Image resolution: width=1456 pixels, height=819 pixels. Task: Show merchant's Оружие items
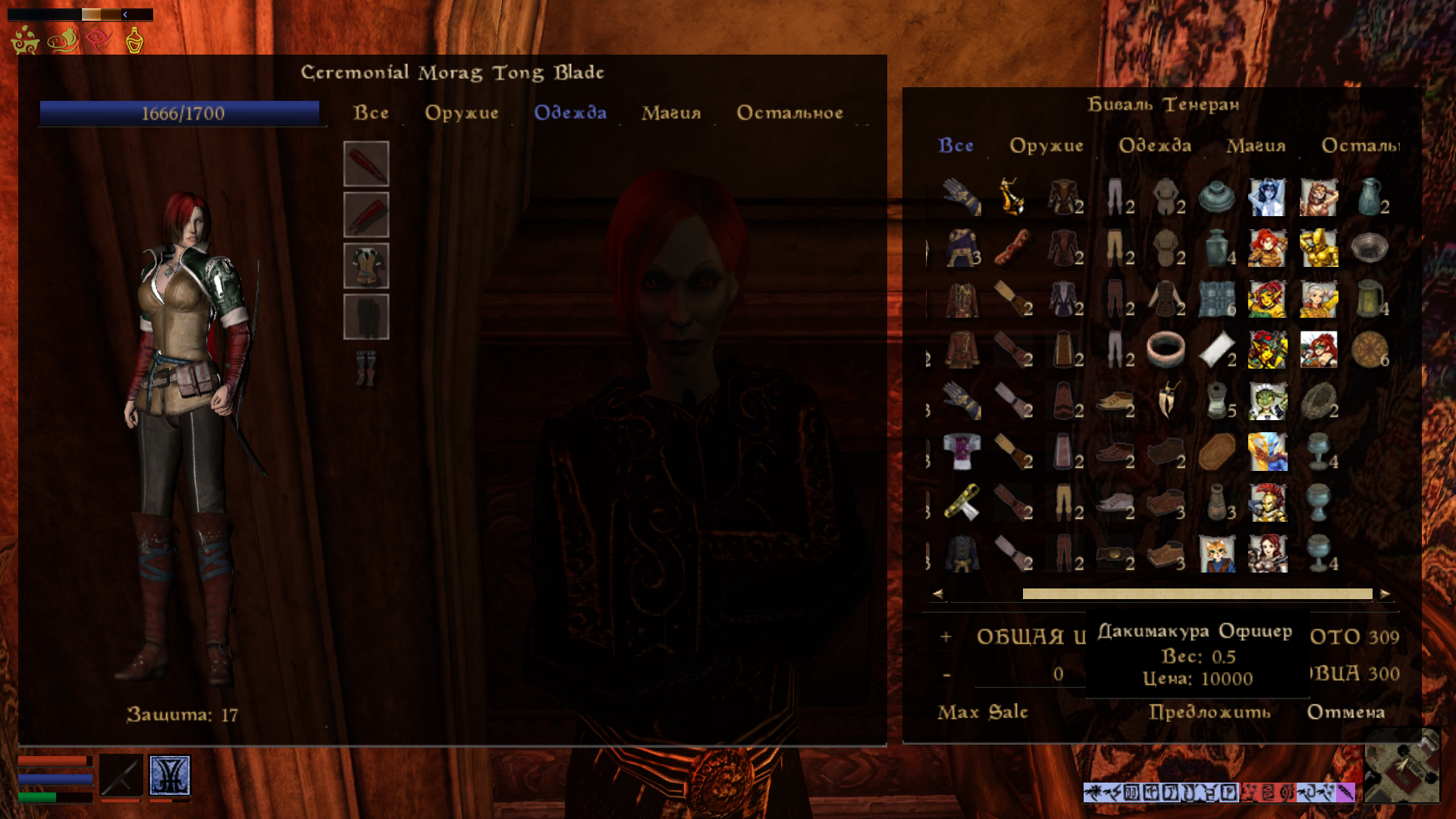click(x=1046, y=146)
